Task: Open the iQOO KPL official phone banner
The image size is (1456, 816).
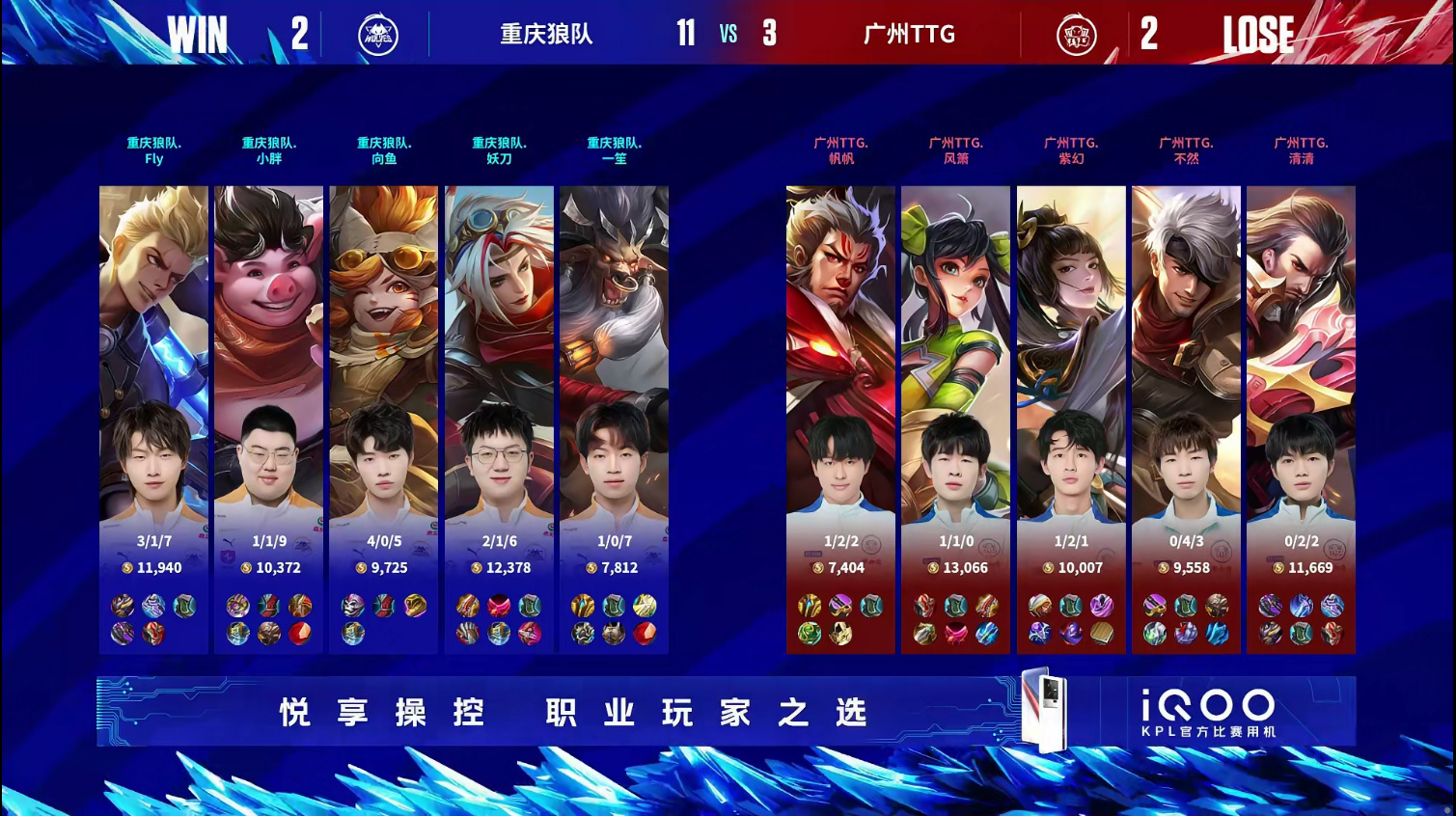Action: 726,712
